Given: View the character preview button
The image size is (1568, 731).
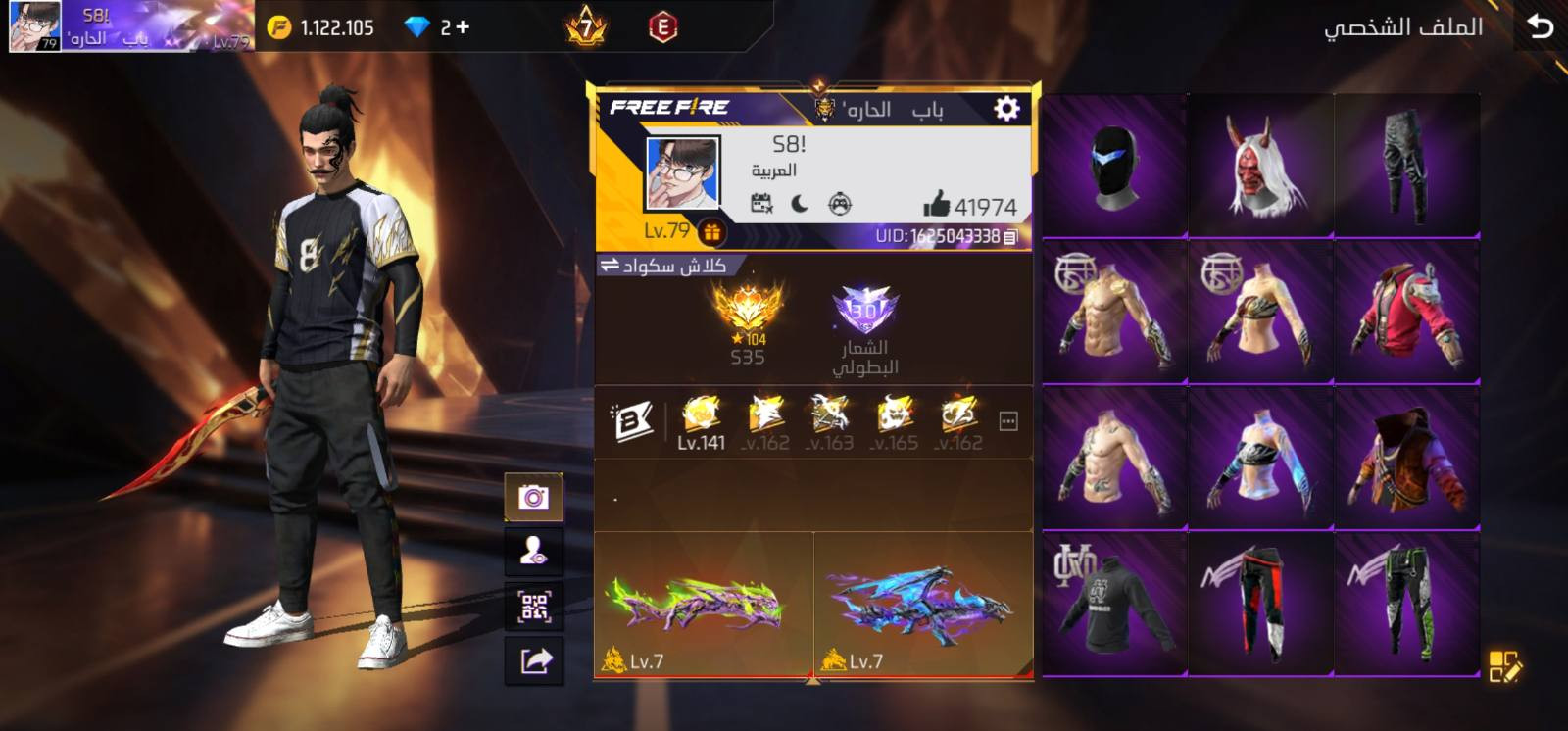Looking at the screenshot, I should click(533, 552).
